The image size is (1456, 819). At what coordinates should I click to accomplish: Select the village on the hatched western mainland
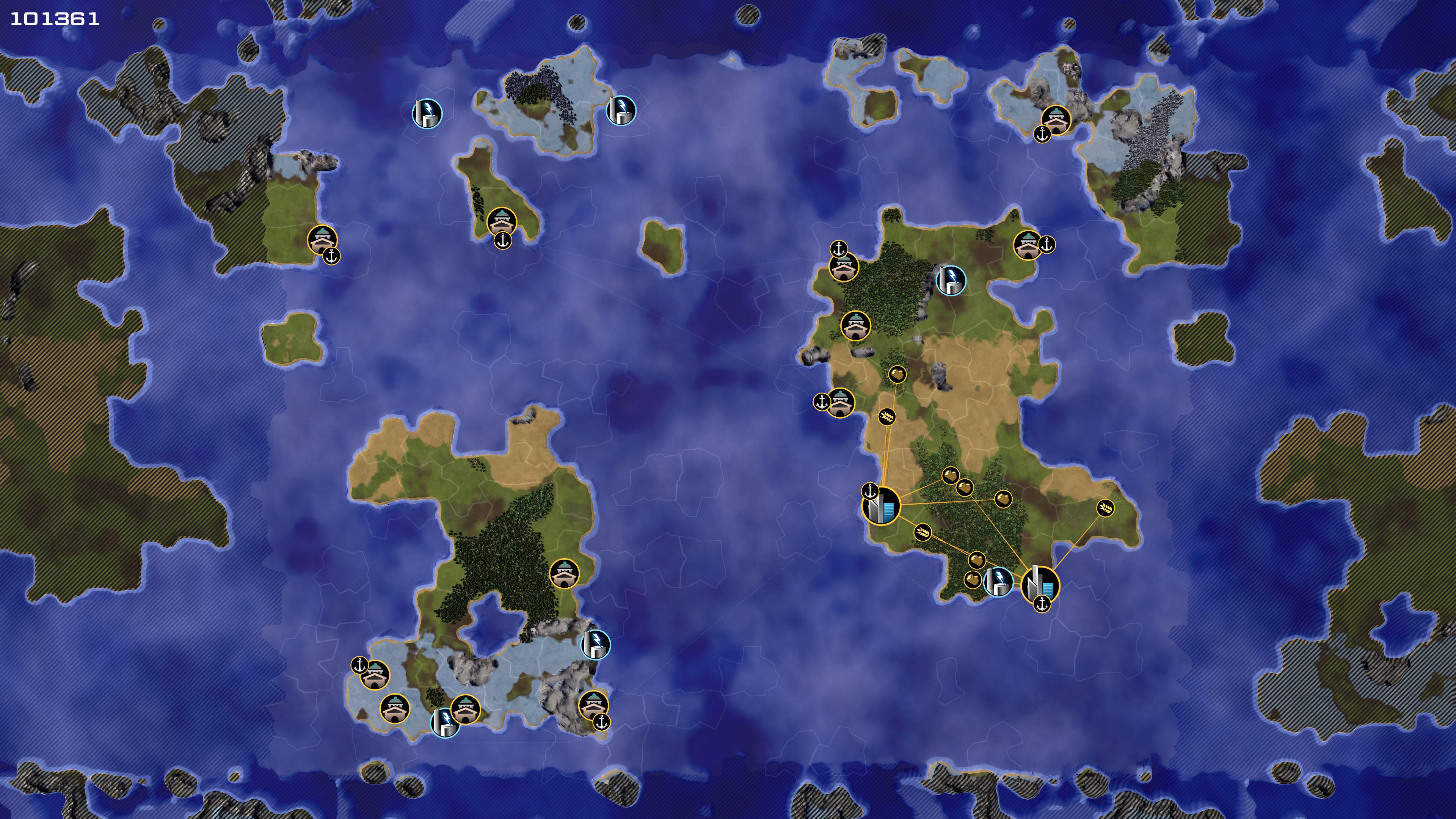tap(322, 240)
